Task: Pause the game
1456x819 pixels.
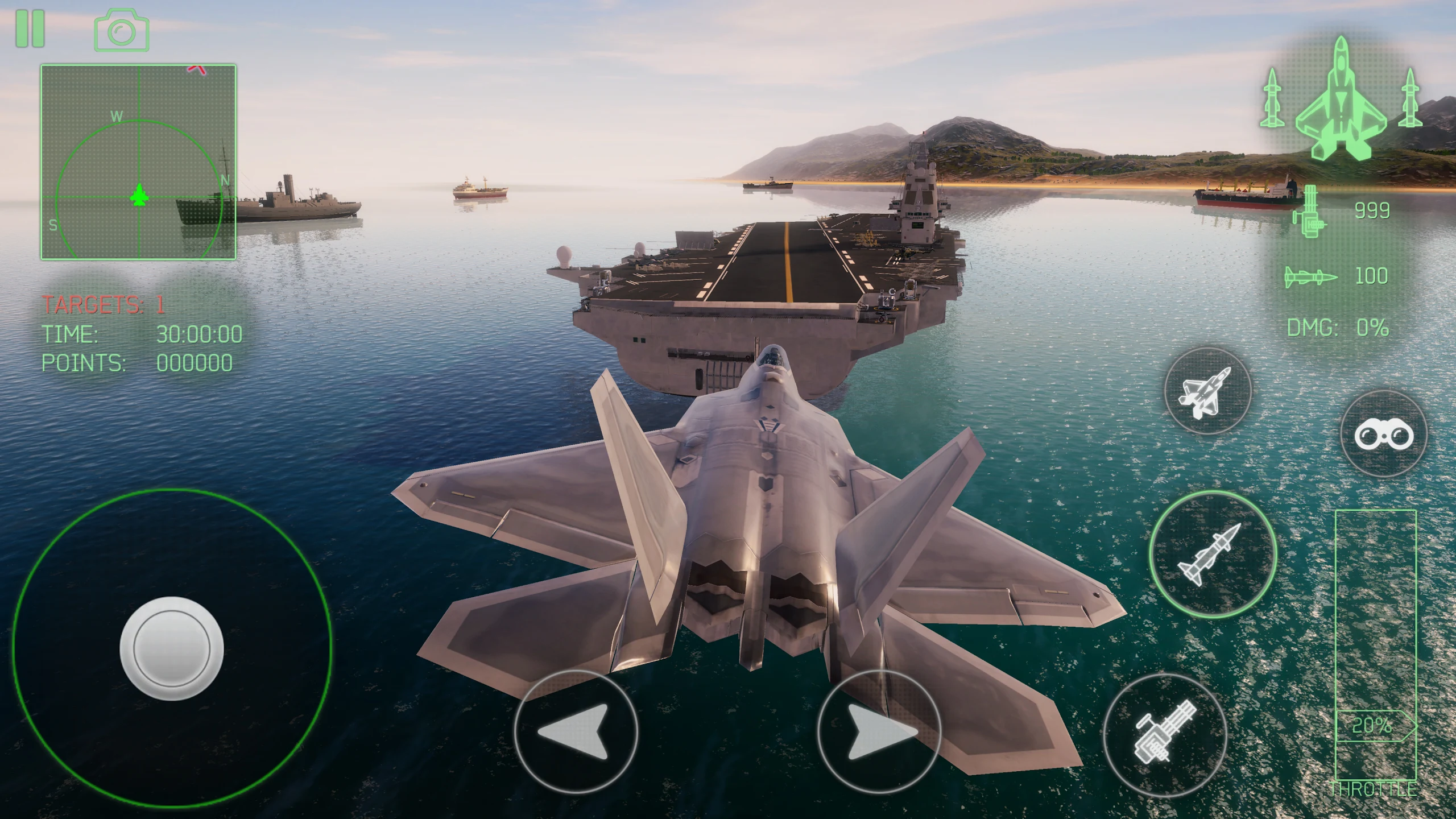Action: pyautogui.click(x=31, y=28)
